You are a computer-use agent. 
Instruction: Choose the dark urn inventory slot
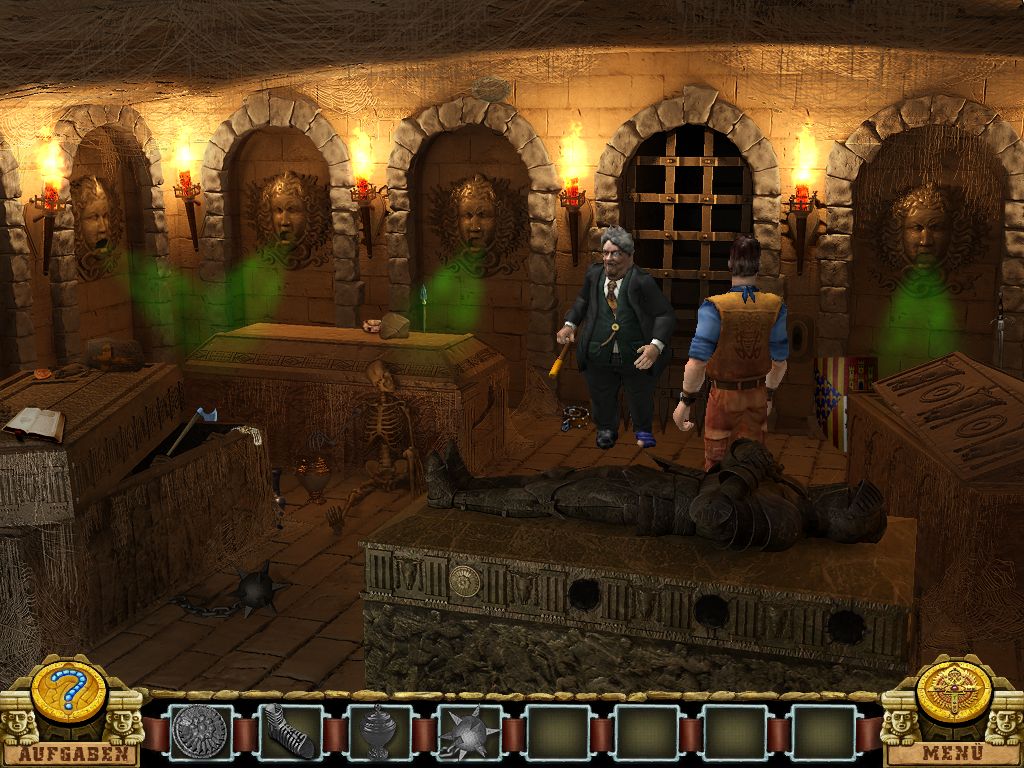click(379, 733)
